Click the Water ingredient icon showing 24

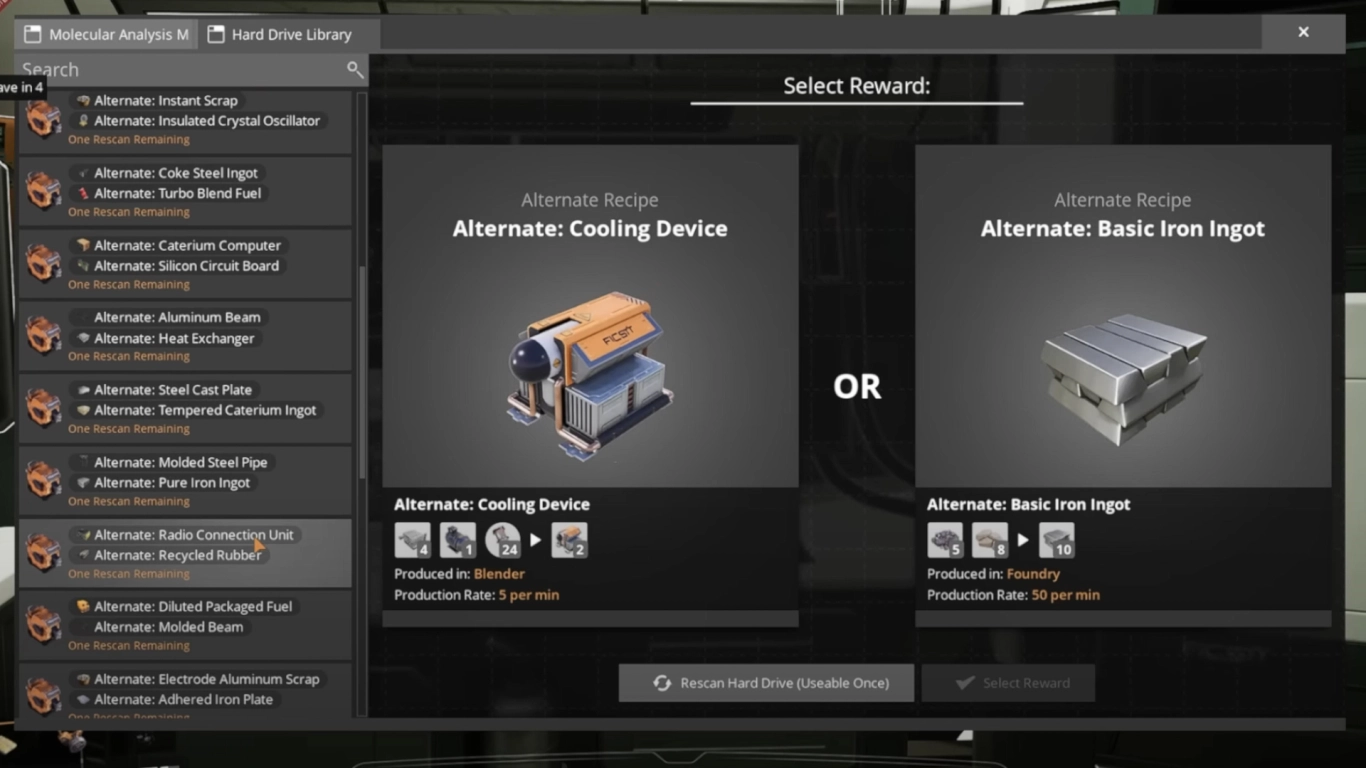[502, 540]
